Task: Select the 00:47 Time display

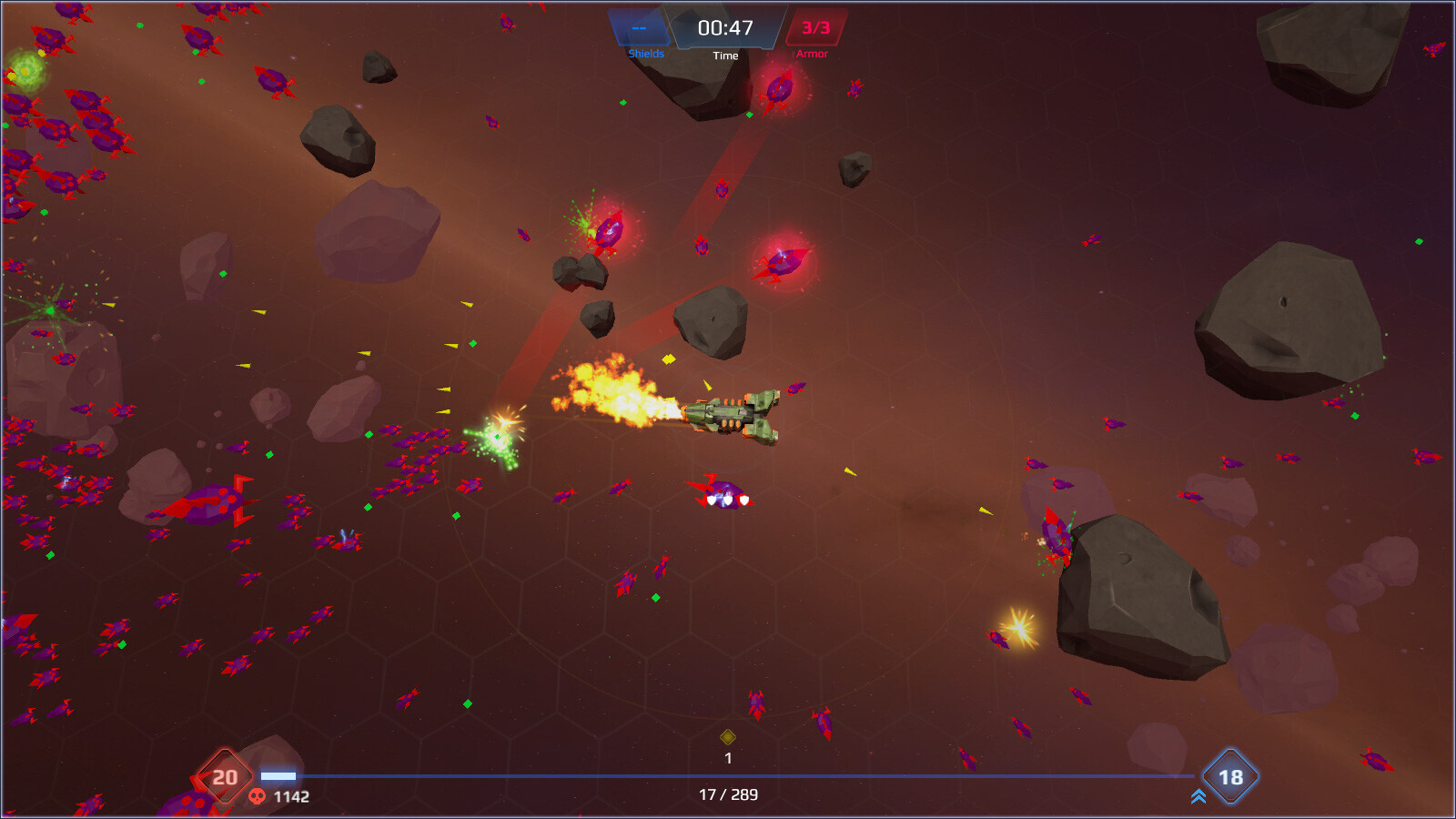Action: point(725,28)
